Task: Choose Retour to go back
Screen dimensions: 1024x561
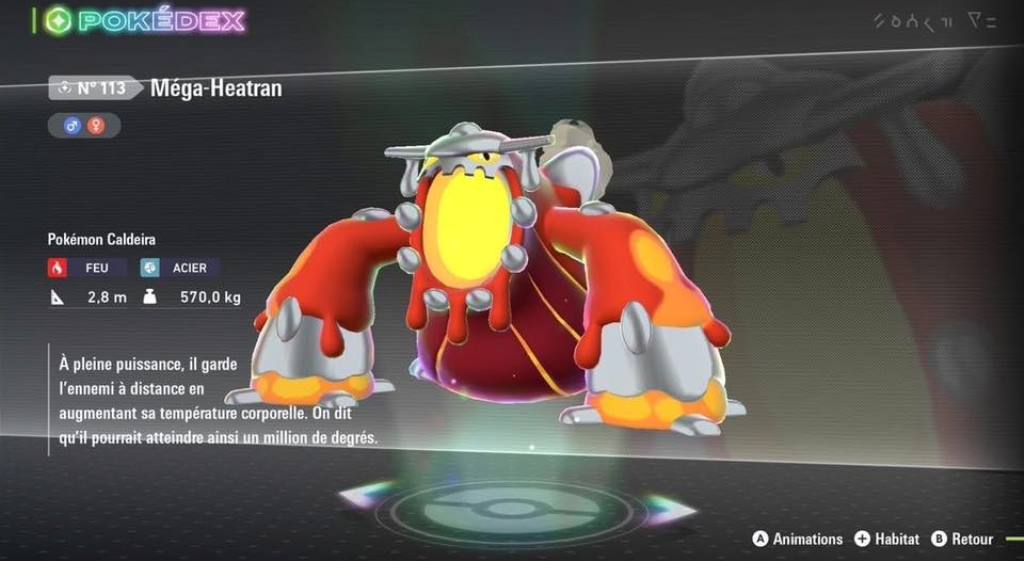Action: [961, 539]
